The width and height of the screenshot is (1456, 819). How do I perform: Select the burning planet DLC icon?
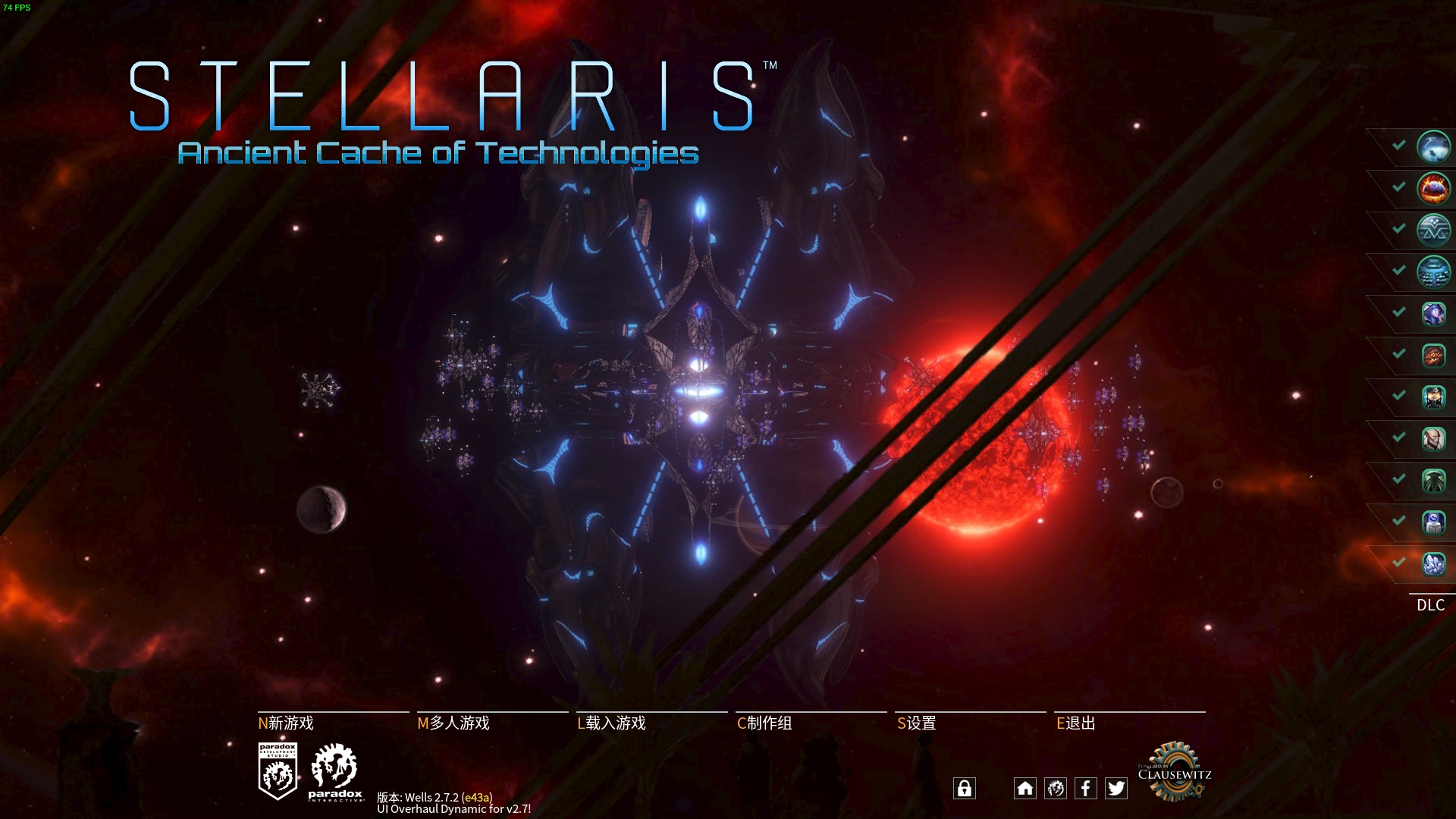click(x=1432, y=189)
